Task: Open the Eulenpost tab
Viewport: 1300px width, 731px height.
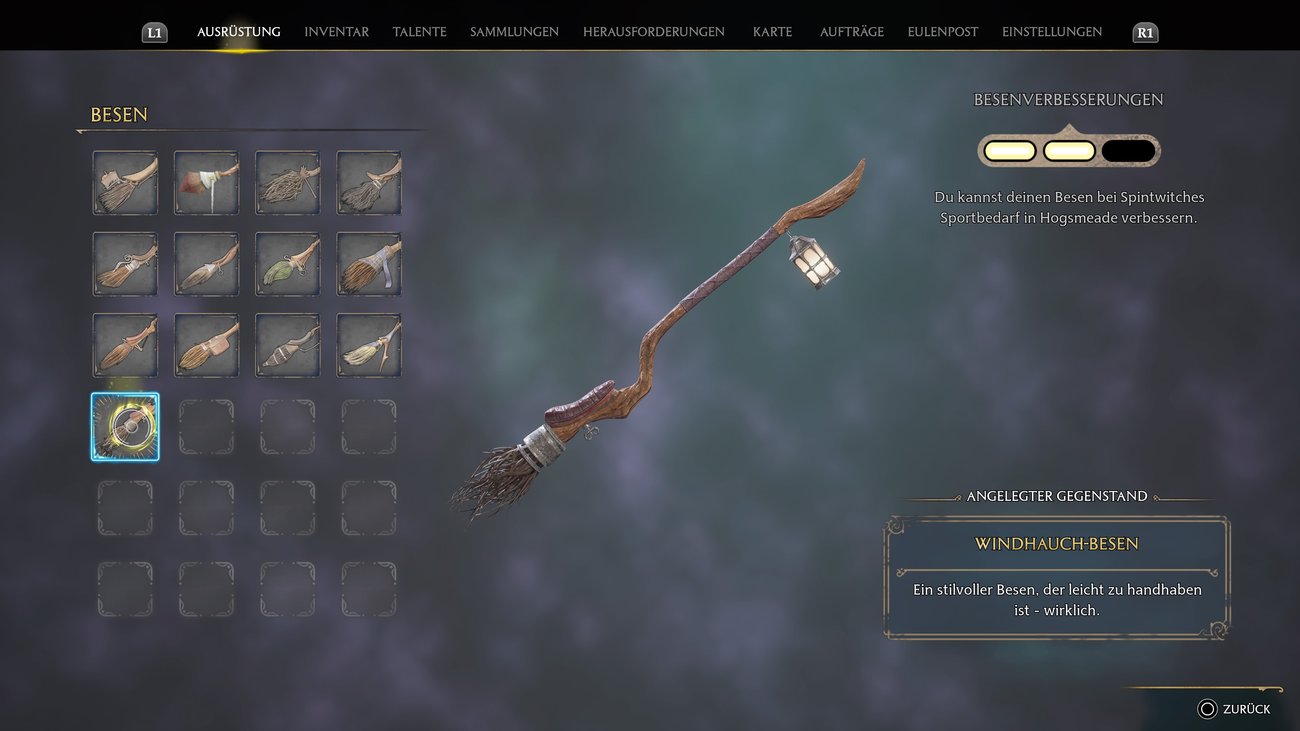Action: 942,32
